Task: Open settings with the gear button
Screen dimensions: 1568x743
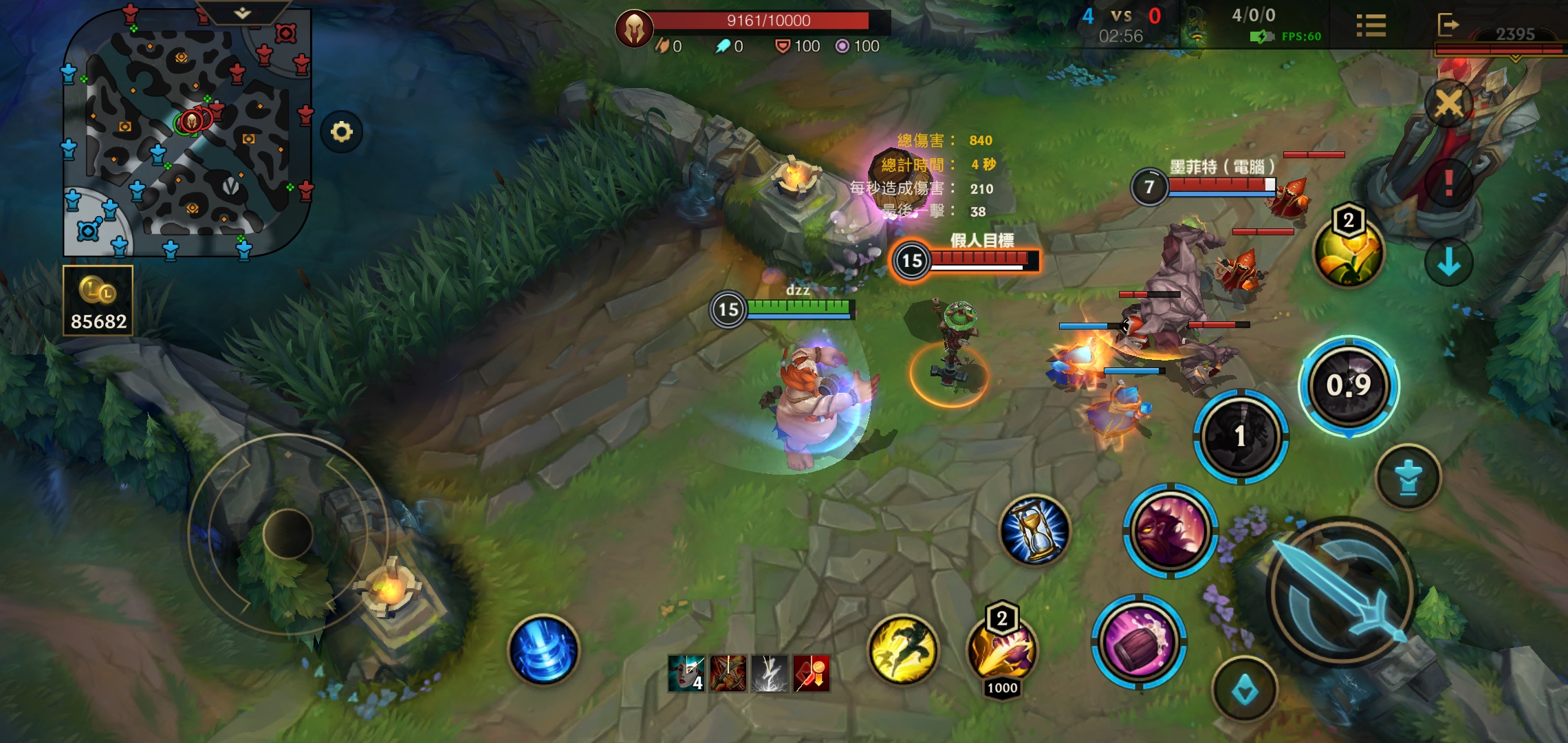Action: click(342, 131)
